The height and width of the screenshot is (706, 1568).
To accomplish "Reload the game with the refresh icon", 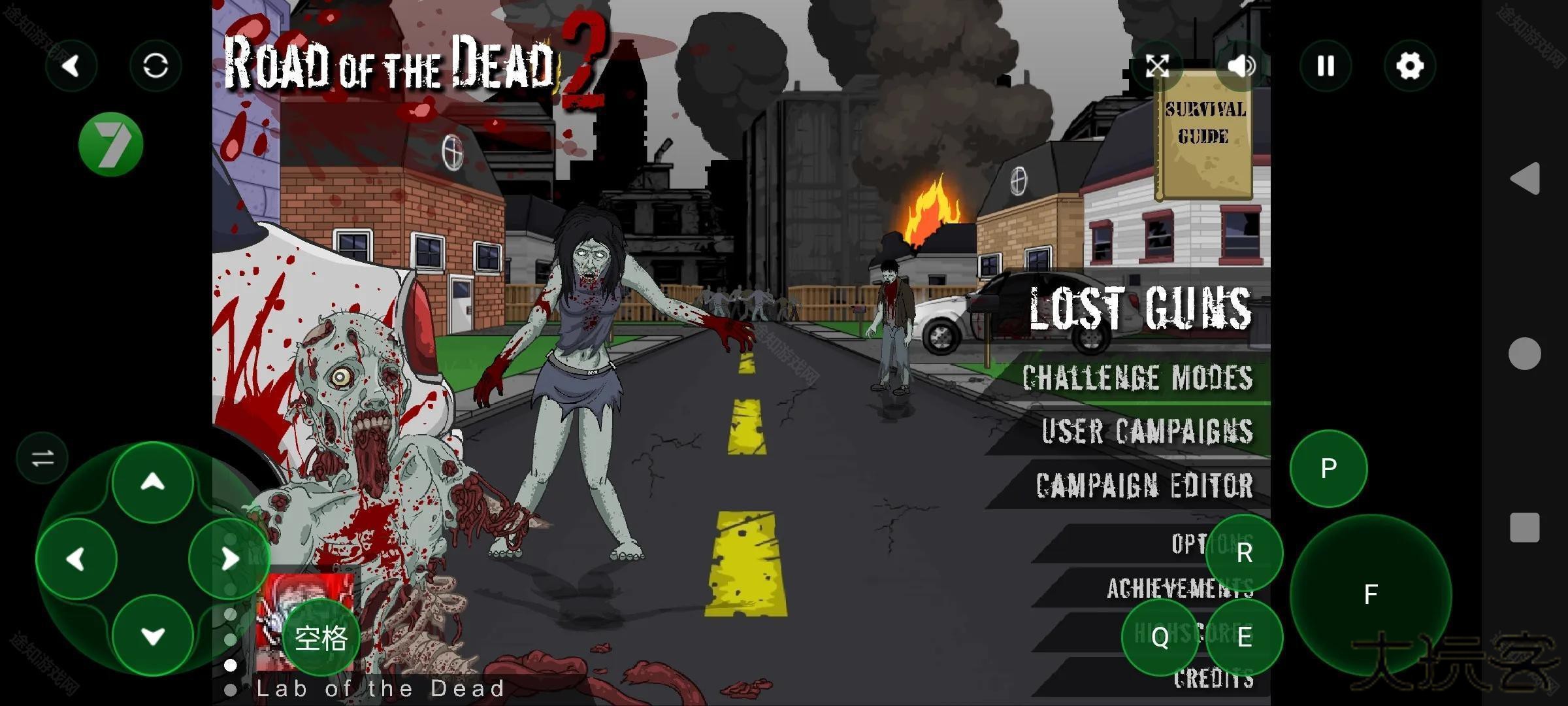I will pos(155,65).
